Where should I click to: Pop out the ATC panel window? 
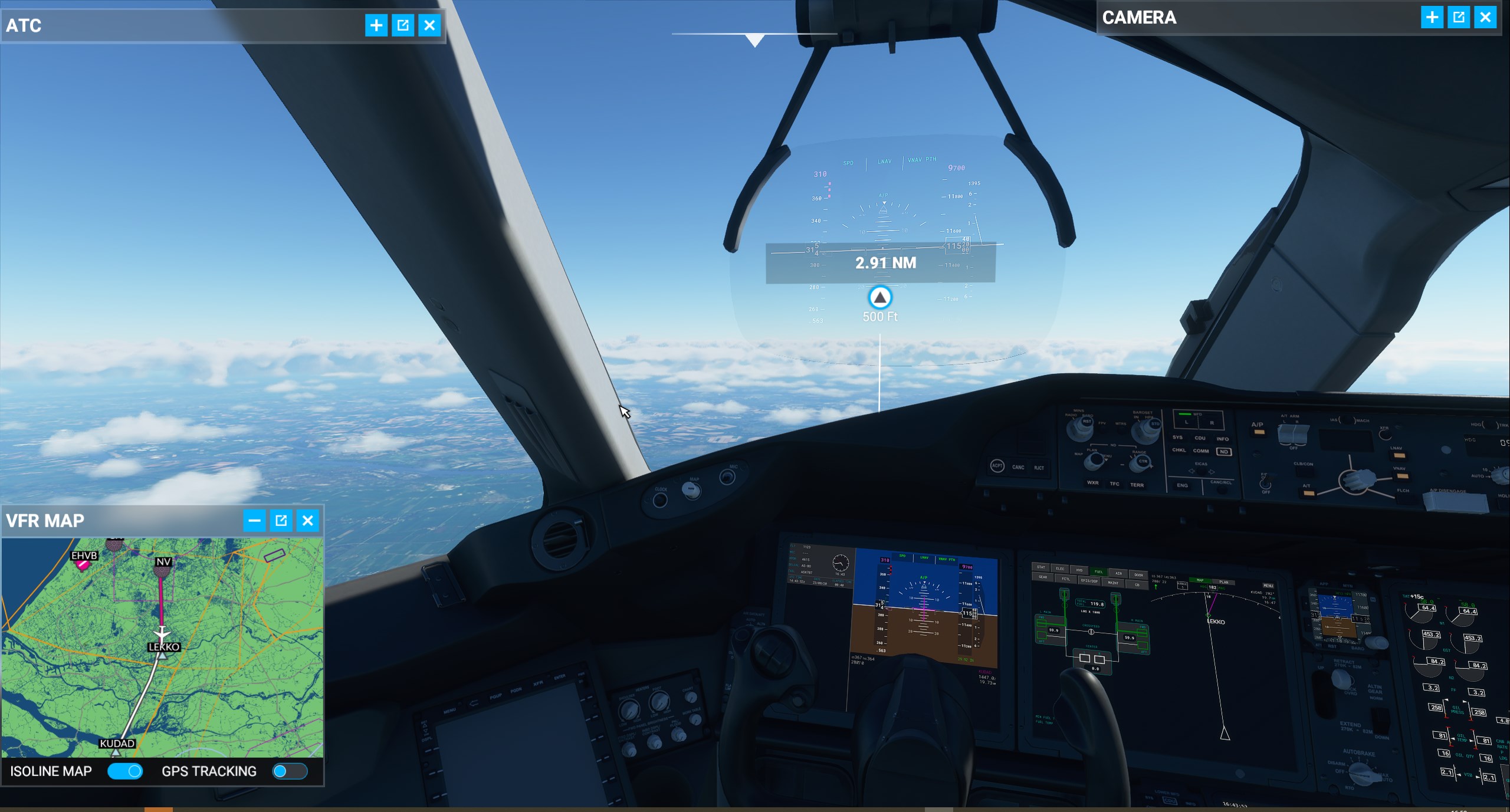(x=403, y=25)
